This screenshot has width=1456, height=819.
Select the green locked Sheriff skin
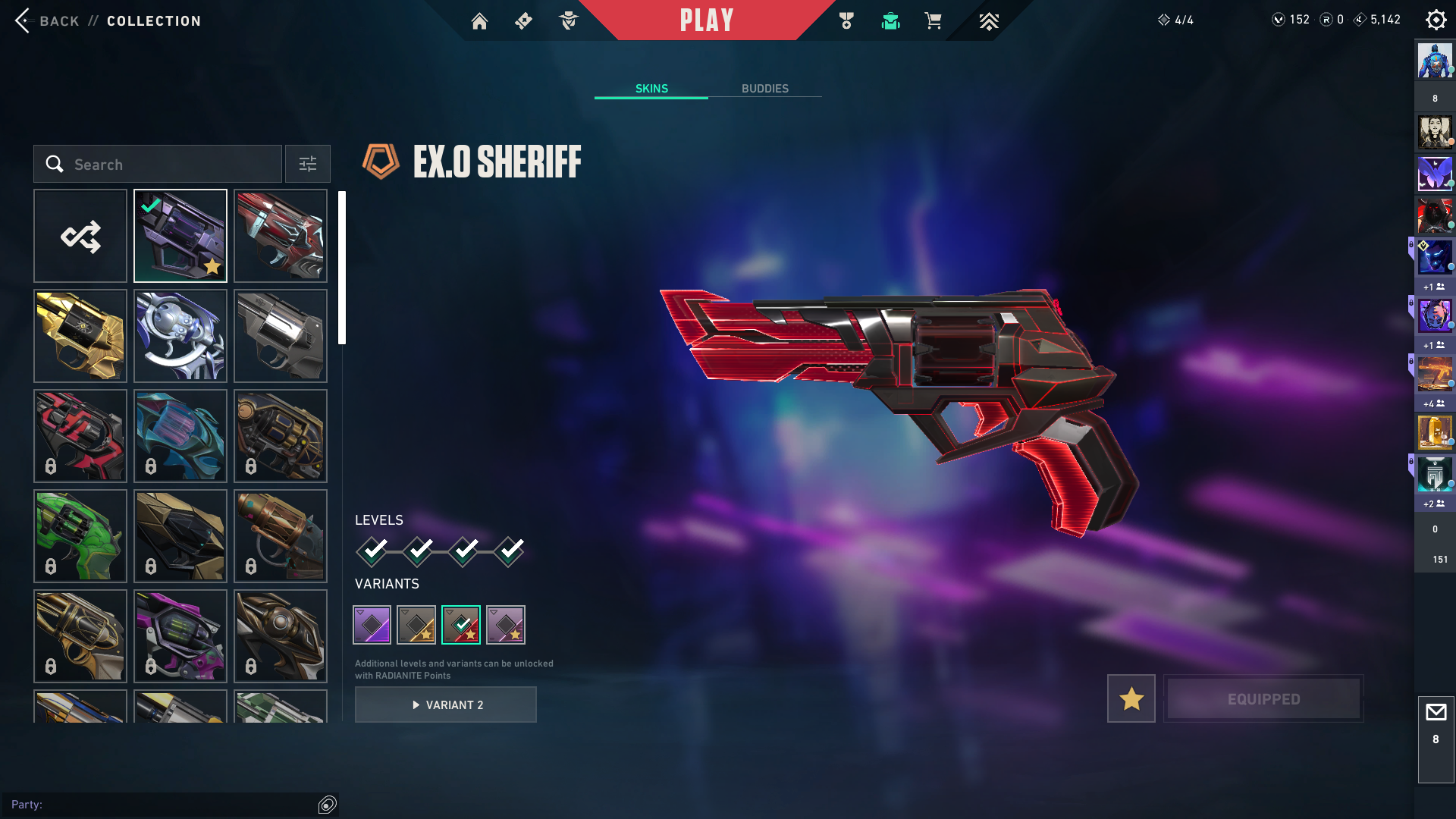point(80,536)
